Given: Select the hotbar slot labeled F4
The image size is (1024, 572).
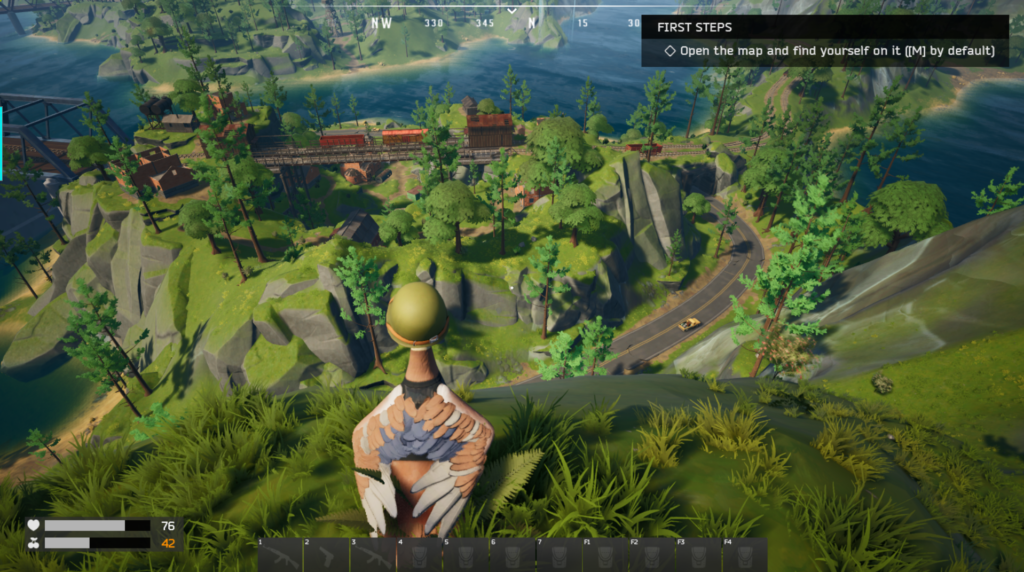Looking at the screenshot, I should (x=744, y=555).
